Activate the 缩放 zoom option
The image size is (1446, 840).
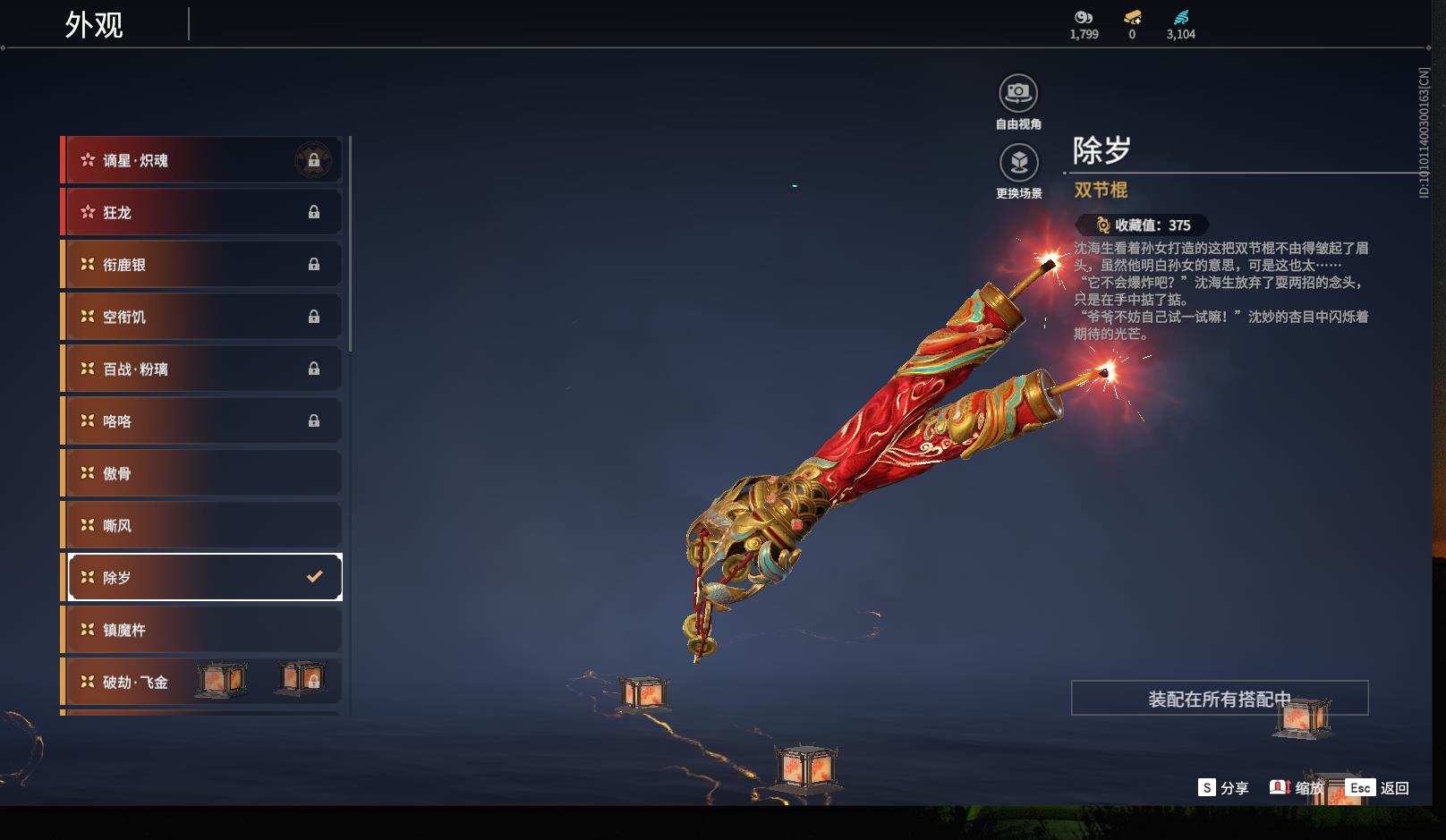(1297, 788)
